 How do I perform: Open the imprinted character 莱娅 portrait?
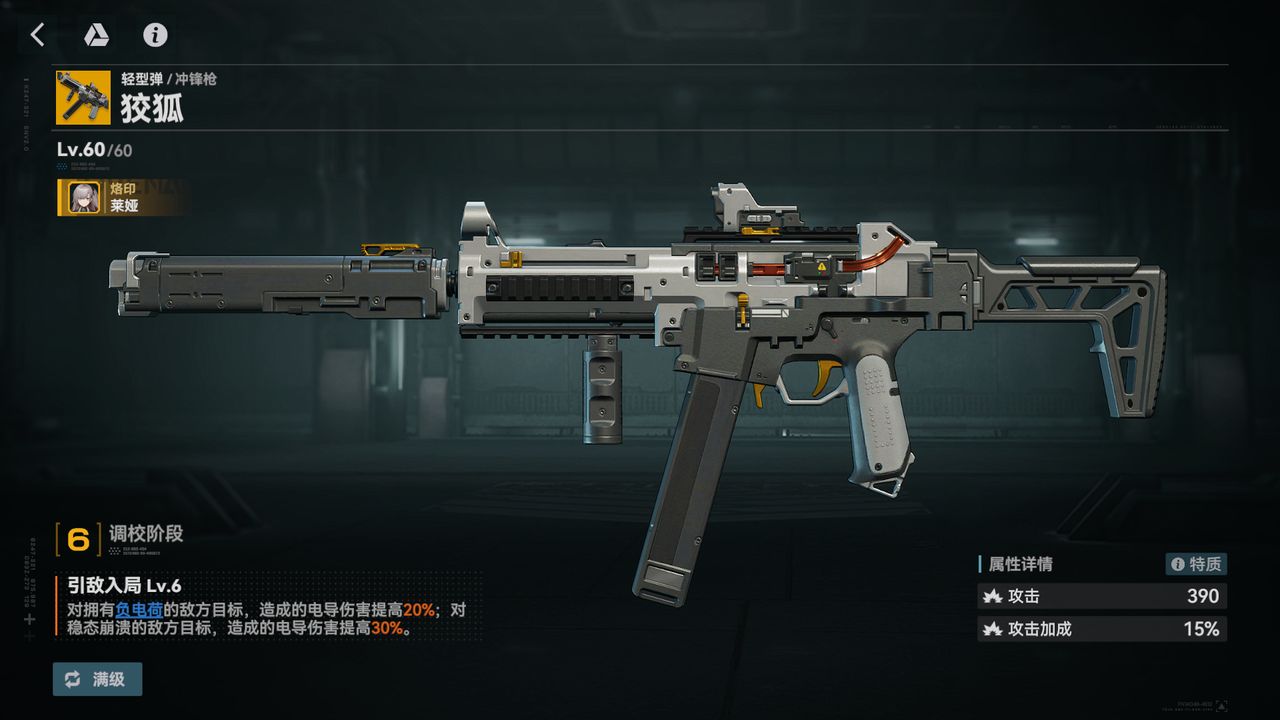pos(83,197)
